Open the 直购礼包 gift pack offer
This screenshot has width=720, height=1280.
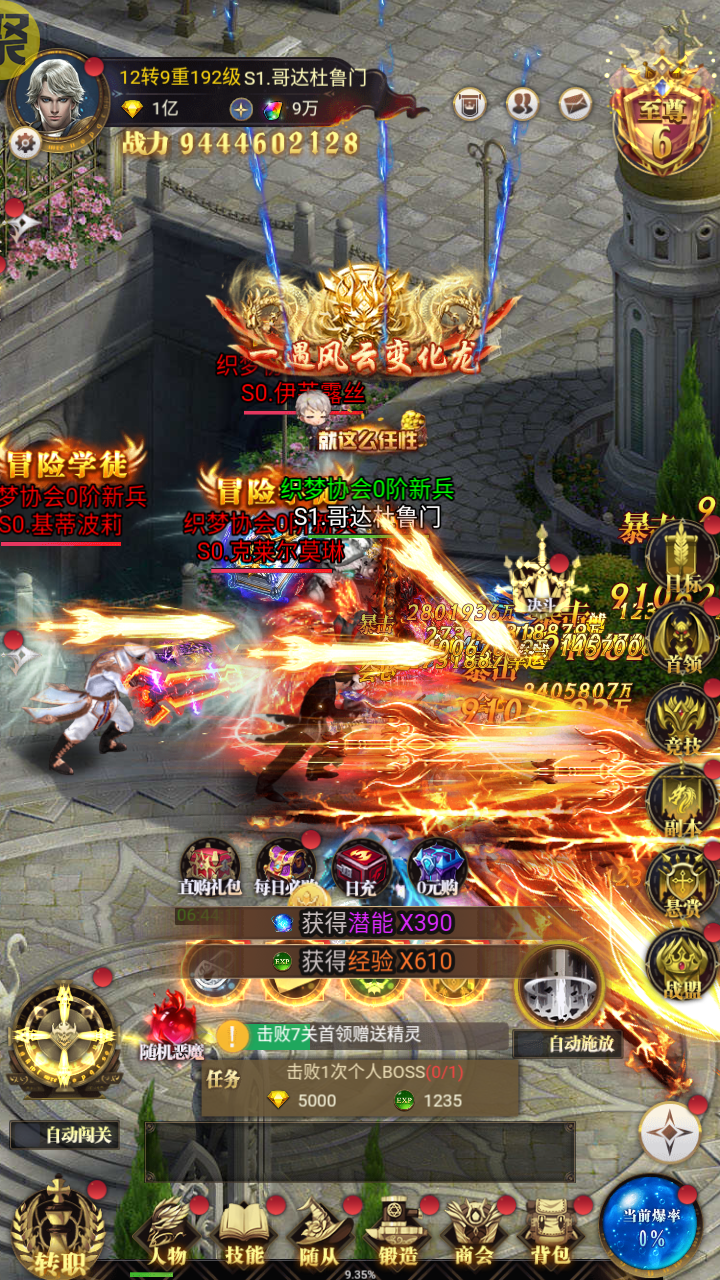coord(209,866)
